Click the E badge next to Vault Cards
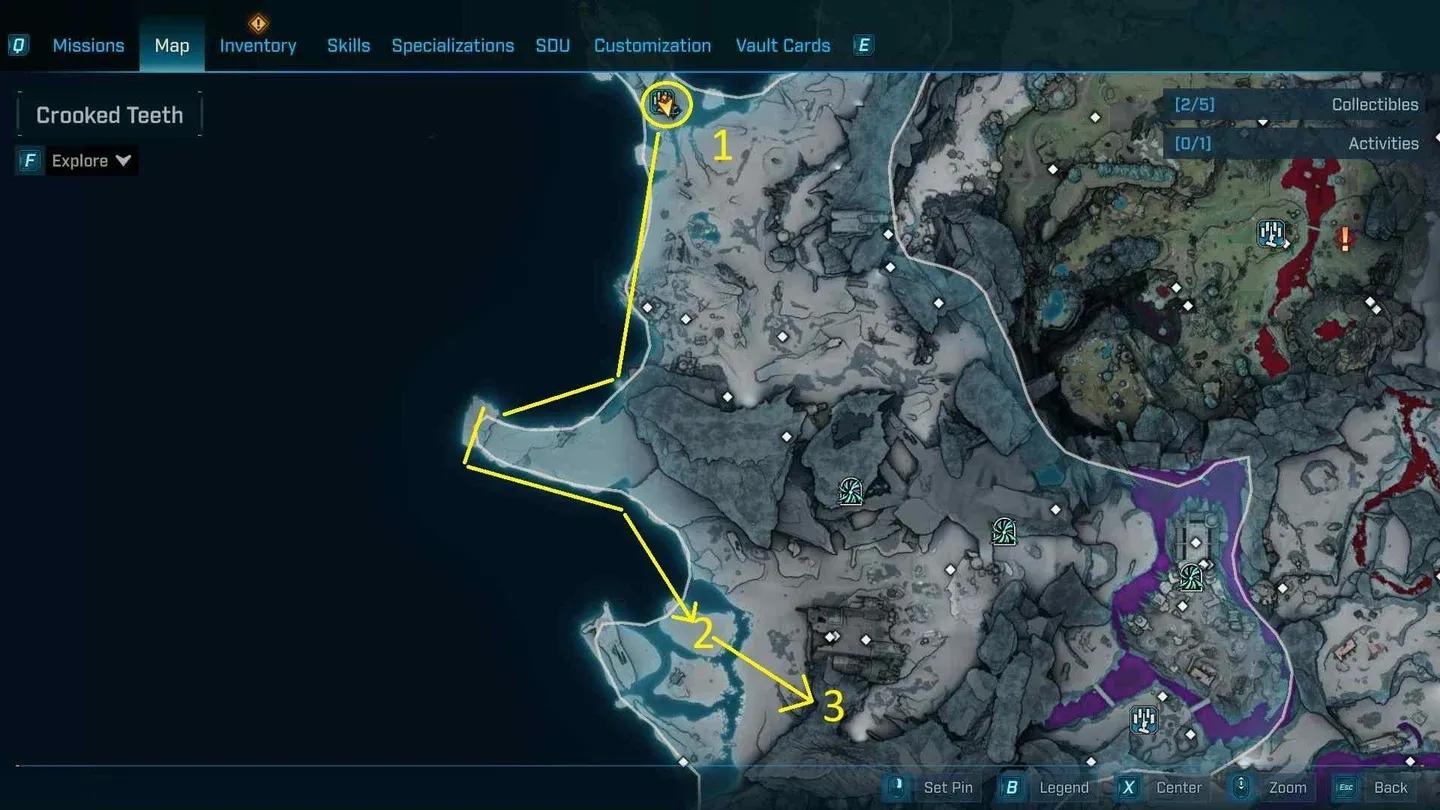Screen dimensions: 1440x810 (861, 45)
